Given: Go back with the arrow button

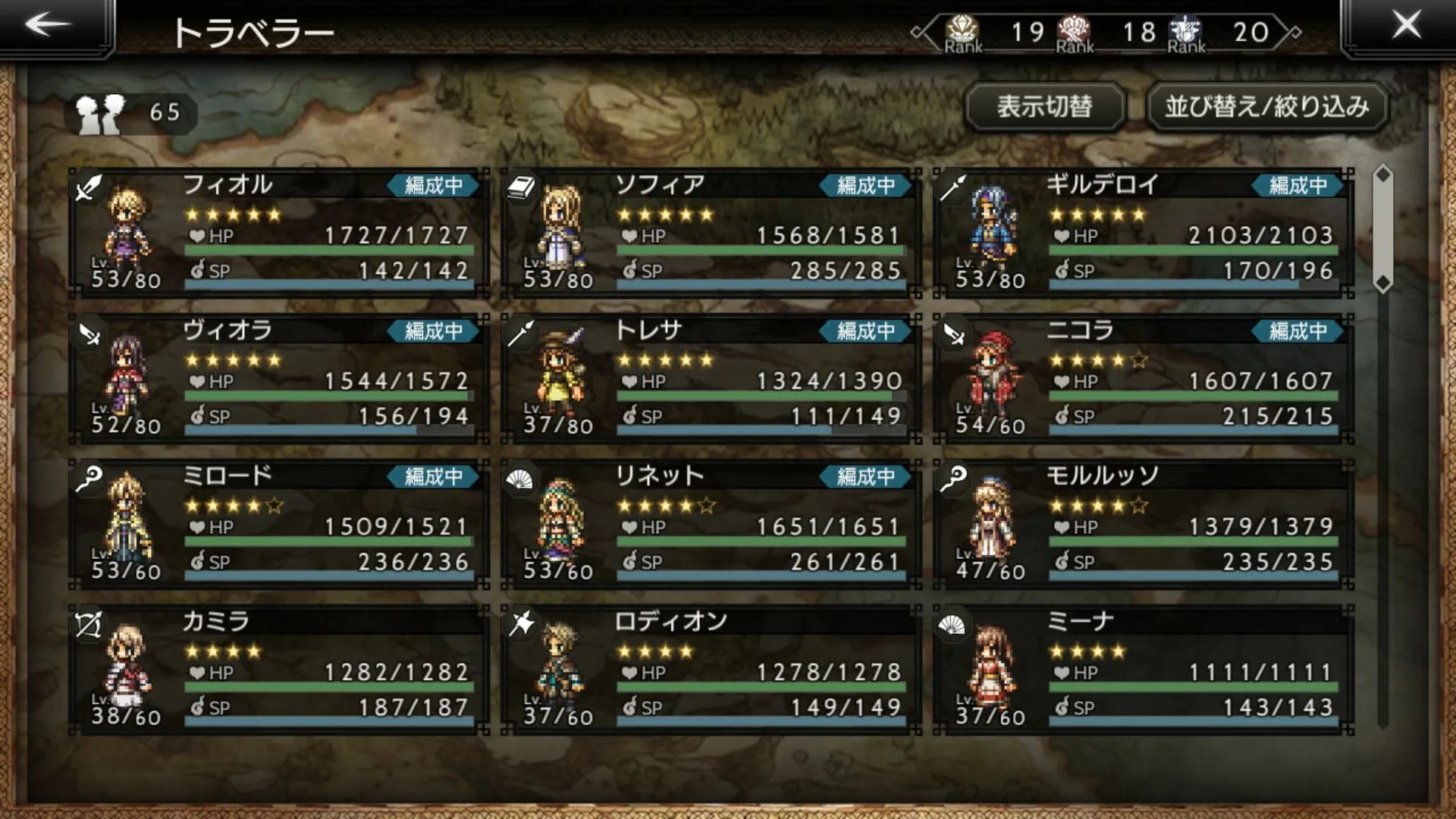Looking at the screenshot, I should [49, 25].
